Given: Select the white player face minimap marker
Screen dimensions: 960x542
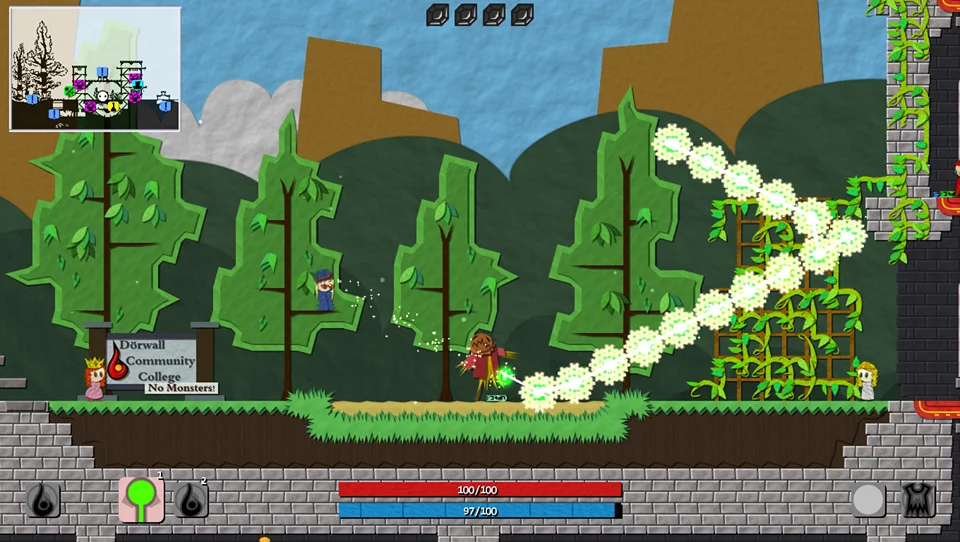Looking at the screenshot, I should pos(103,97).
